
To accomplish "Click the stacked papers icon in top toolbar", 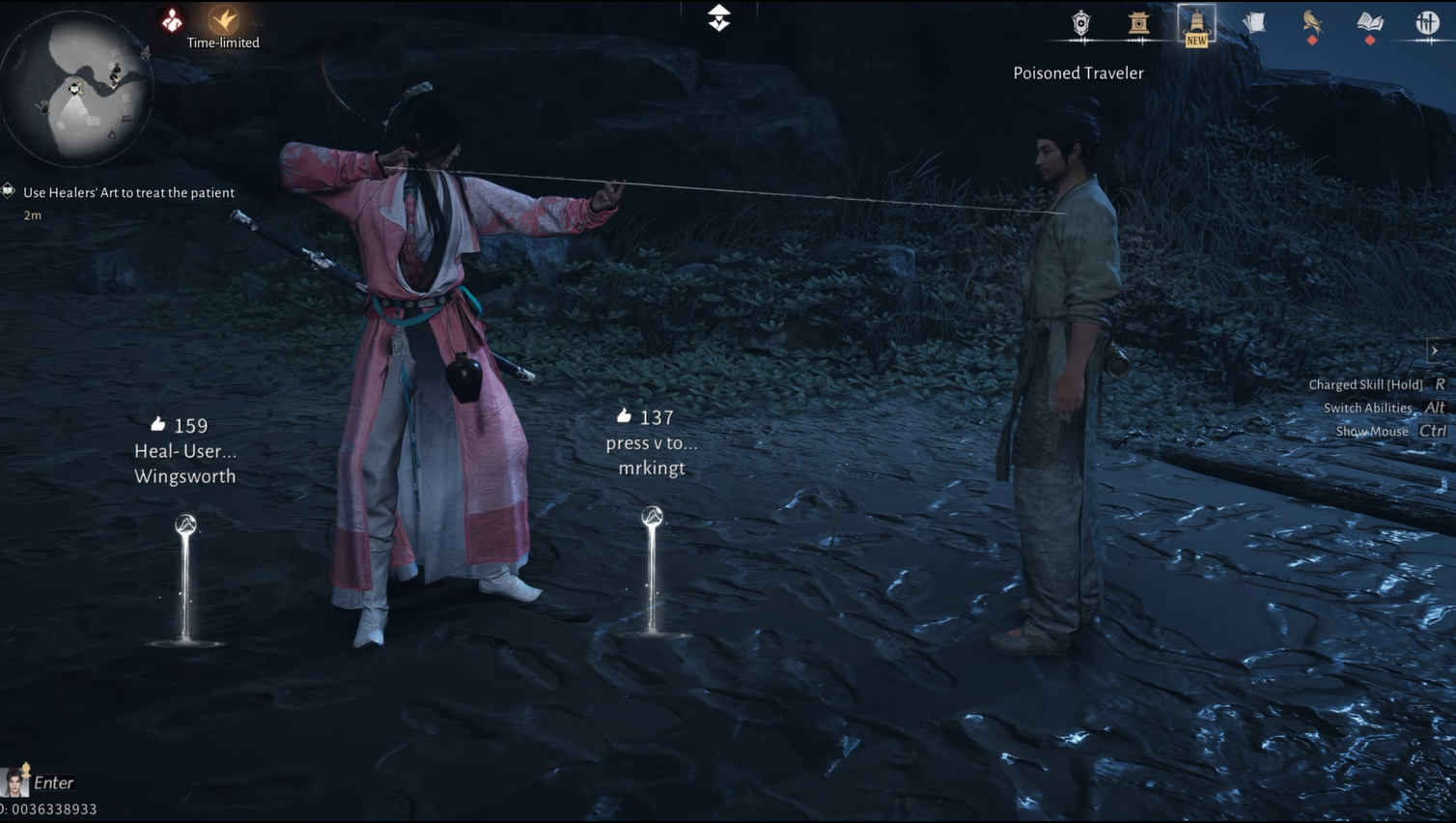I will [1254, 23].
